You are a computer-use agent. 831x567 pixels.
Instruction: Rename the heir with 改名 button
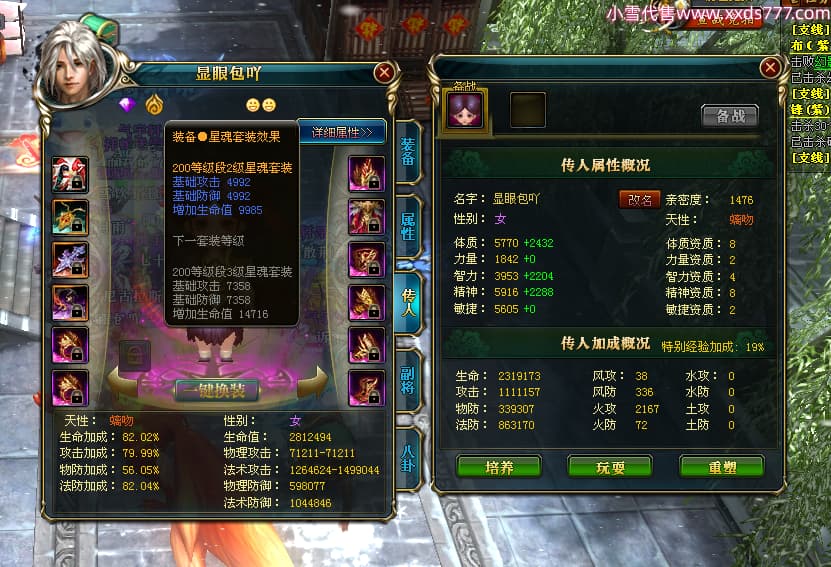click(x=639, y=199)
